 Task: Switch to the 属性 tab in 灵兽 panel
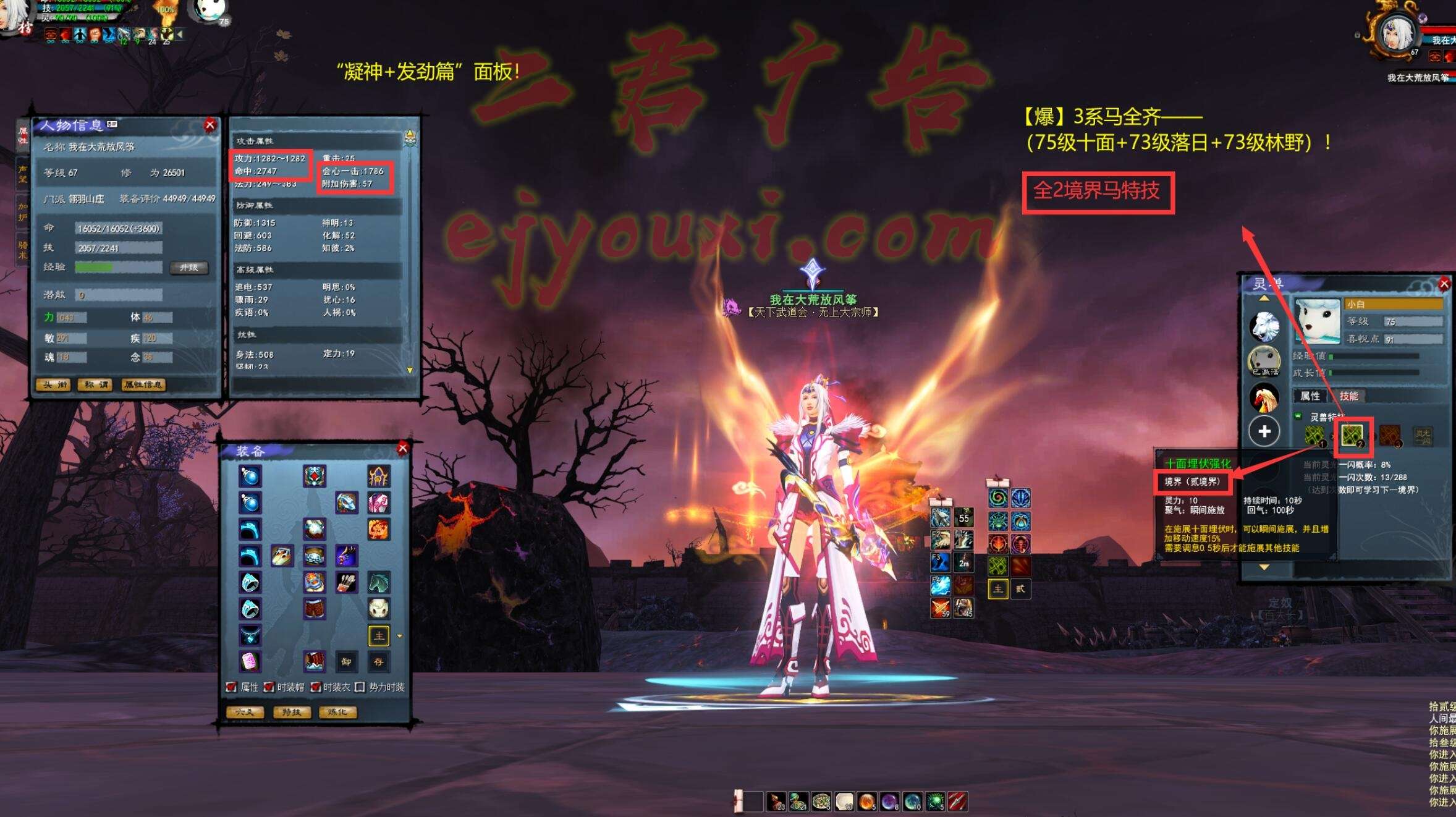pyautogui.click(x=1310, y=396)
